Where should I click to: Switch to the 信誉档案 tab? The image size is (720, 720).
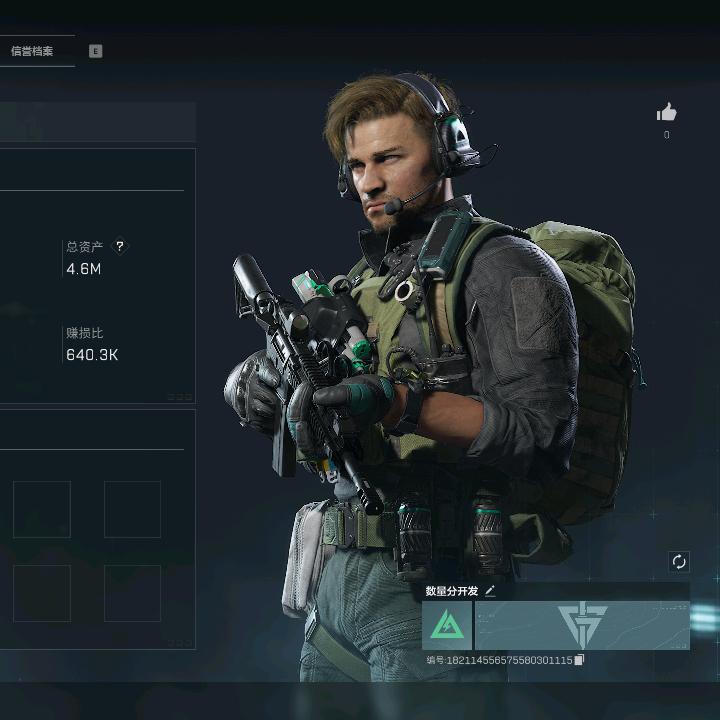[x=31, y=50]
